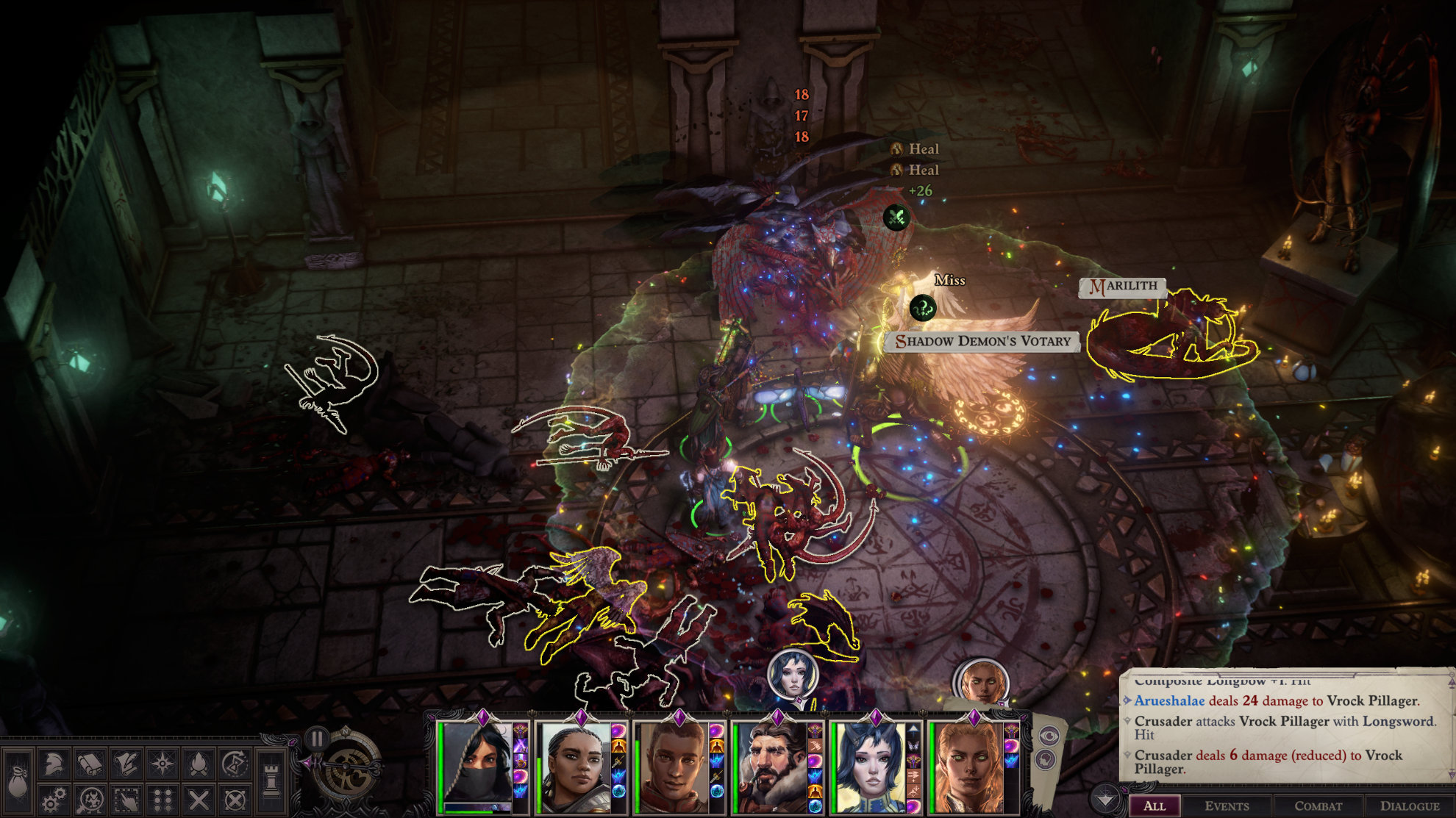Screen dimensions: 1456x818
Task: Switch combat log to Combat tab
Action: (1318, 806)
